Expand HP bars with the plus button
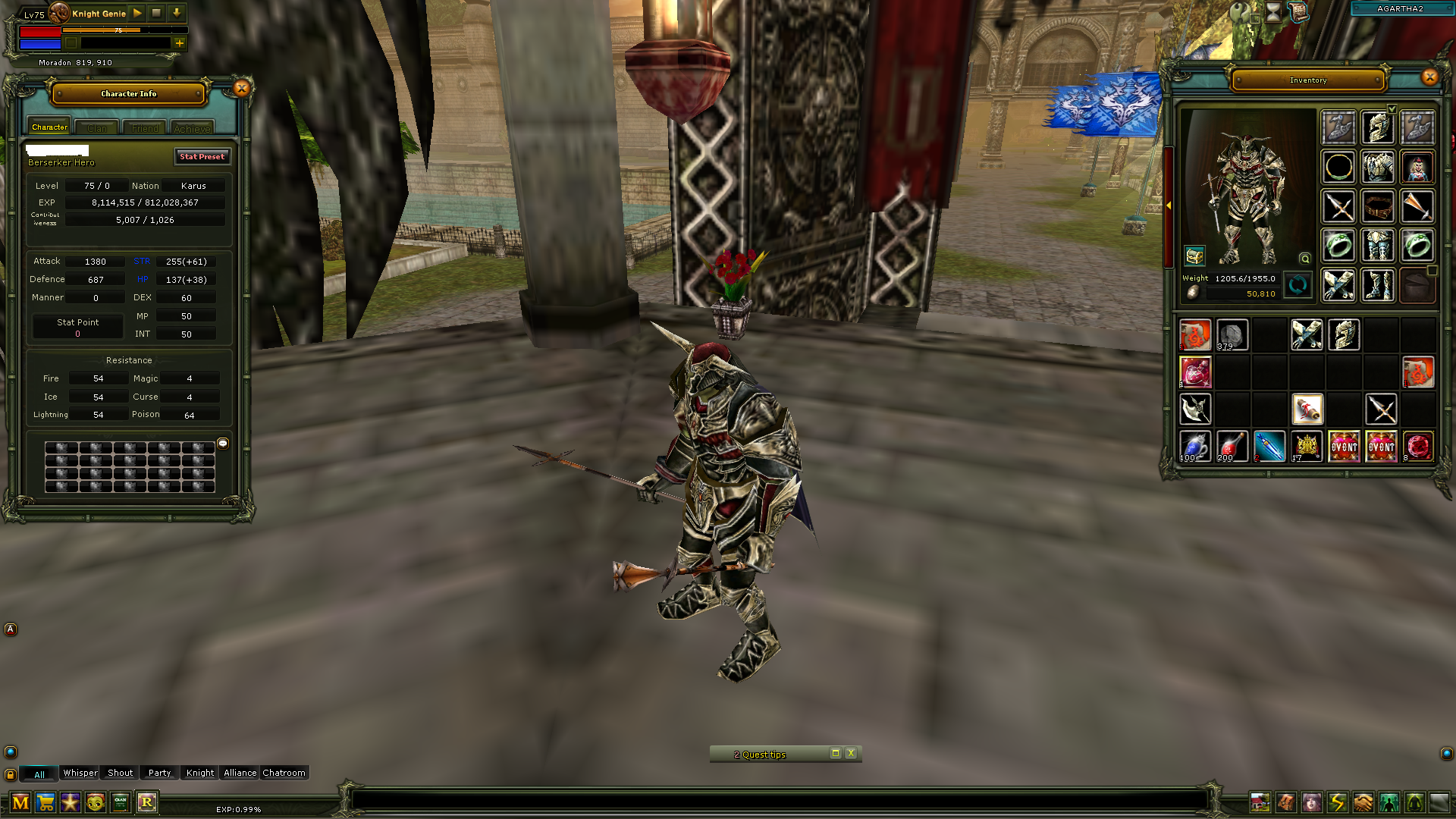Image resolution: width=1456 pixels, height=819 pixels. 179,43
